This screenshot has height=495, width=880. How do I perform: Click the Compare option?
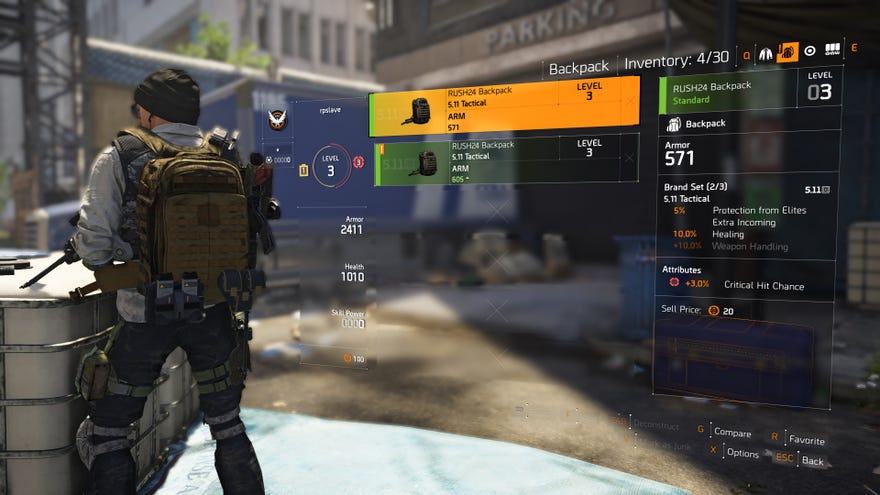pos(731,432)
